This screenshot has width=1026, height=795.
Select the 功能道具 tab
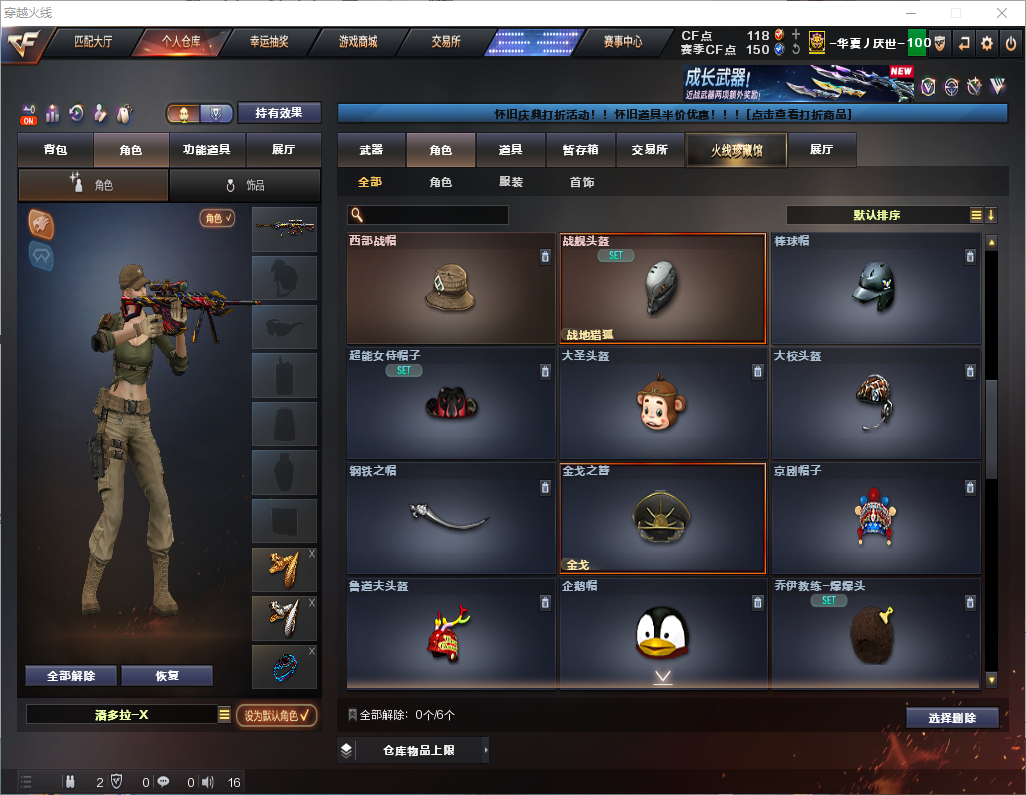(207, 150)
